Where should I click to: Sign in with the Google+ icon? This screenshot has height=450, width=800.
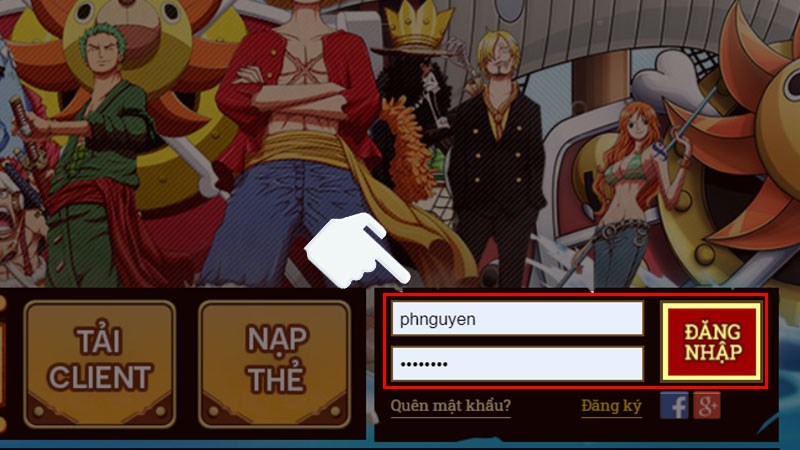707,405
